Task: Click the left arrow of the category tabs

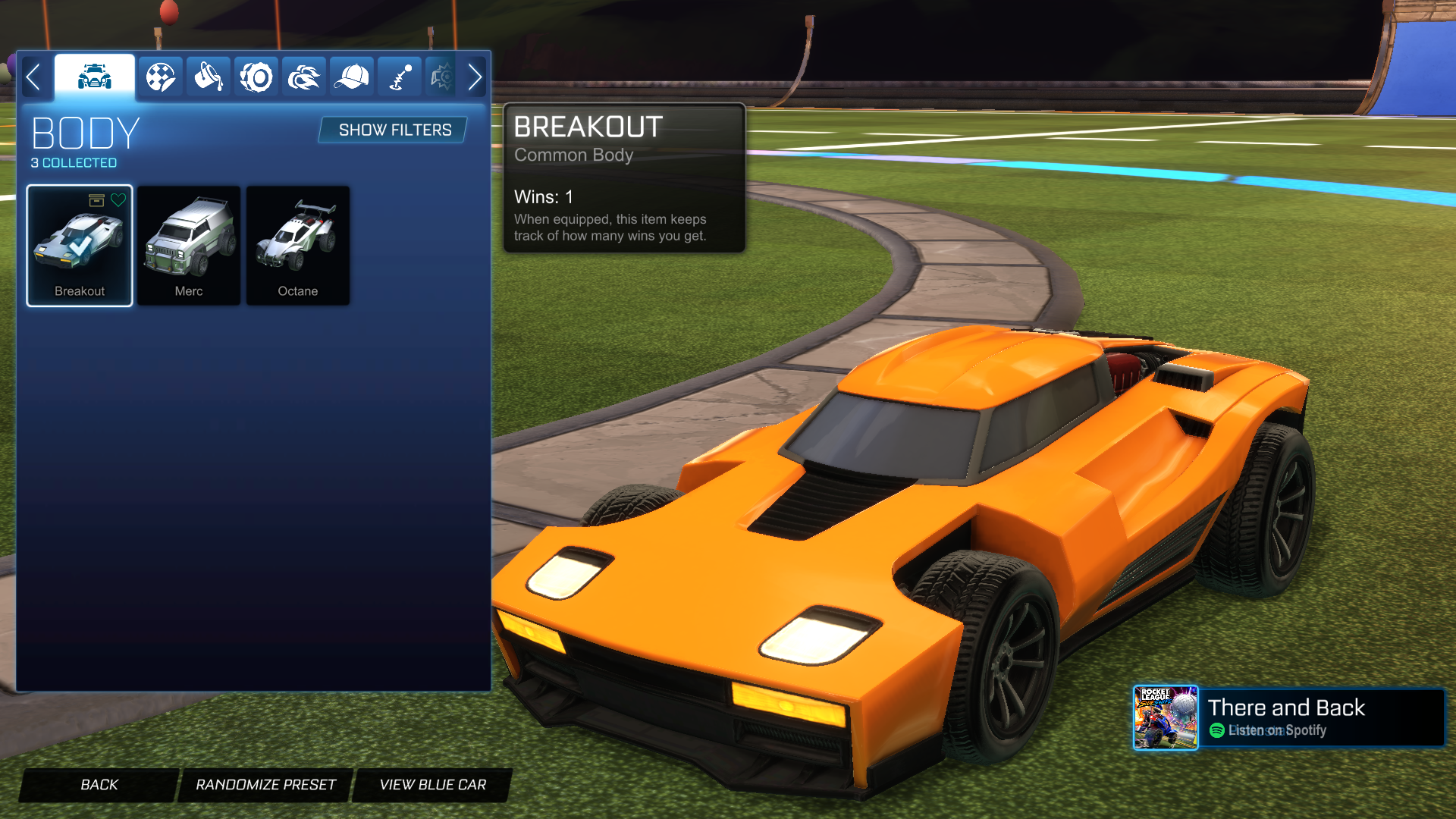Action: [33, 77]
